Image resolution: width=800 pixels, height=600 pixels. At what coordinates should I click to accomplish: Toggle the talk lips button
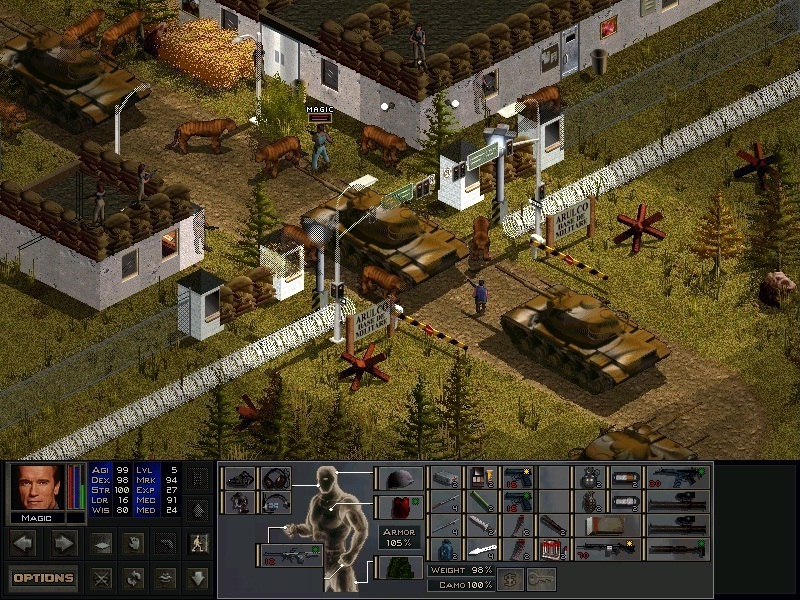165,578
